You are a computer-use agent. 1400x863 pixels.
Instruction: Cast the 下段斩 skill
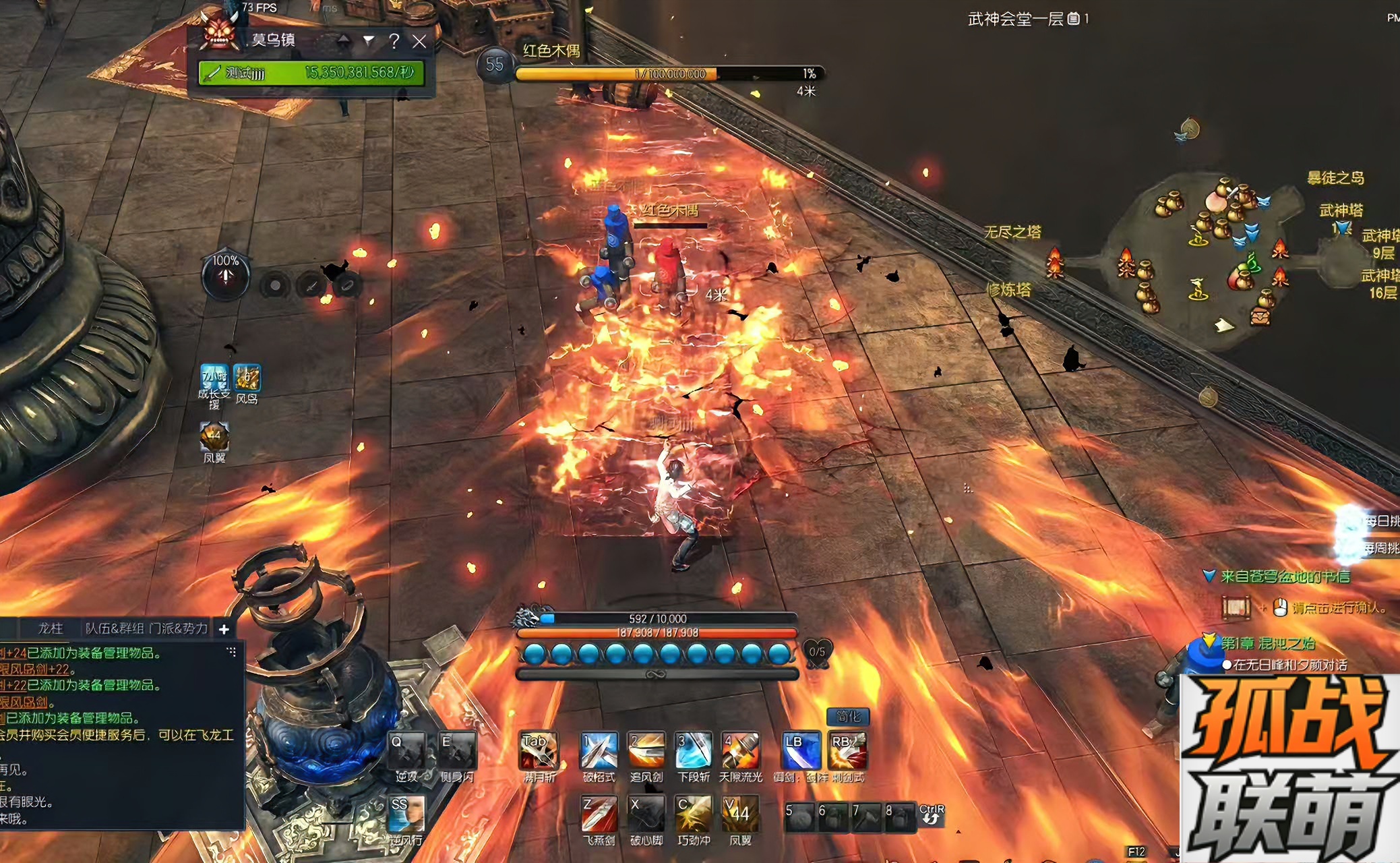click(x=693, y=751)
